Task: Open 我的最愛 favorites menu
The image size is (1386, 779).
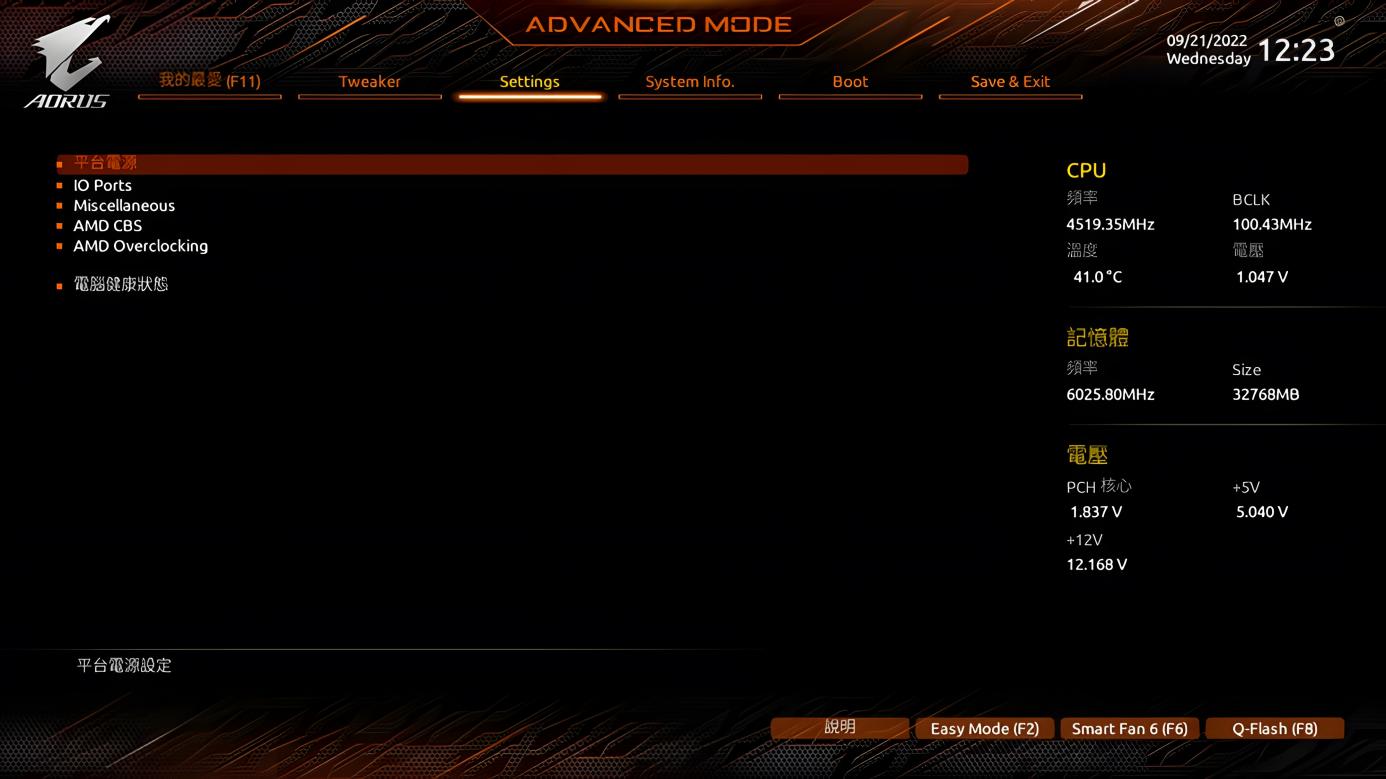Action: (209, 79)
